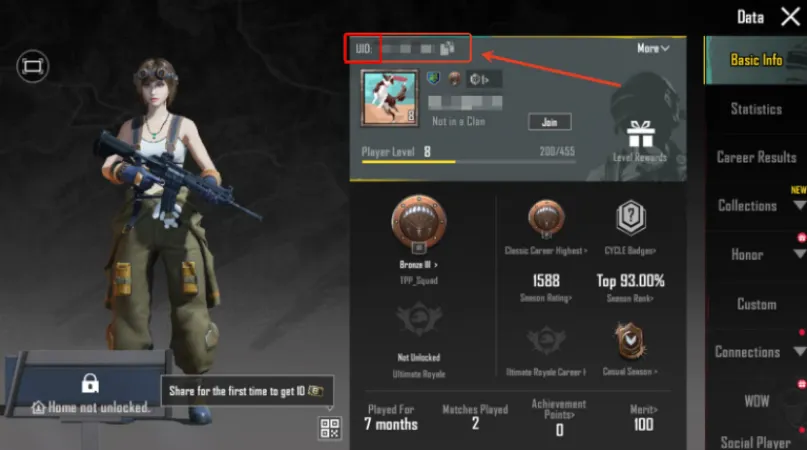Switch to the Basic Info tab

tap(756, 60)
